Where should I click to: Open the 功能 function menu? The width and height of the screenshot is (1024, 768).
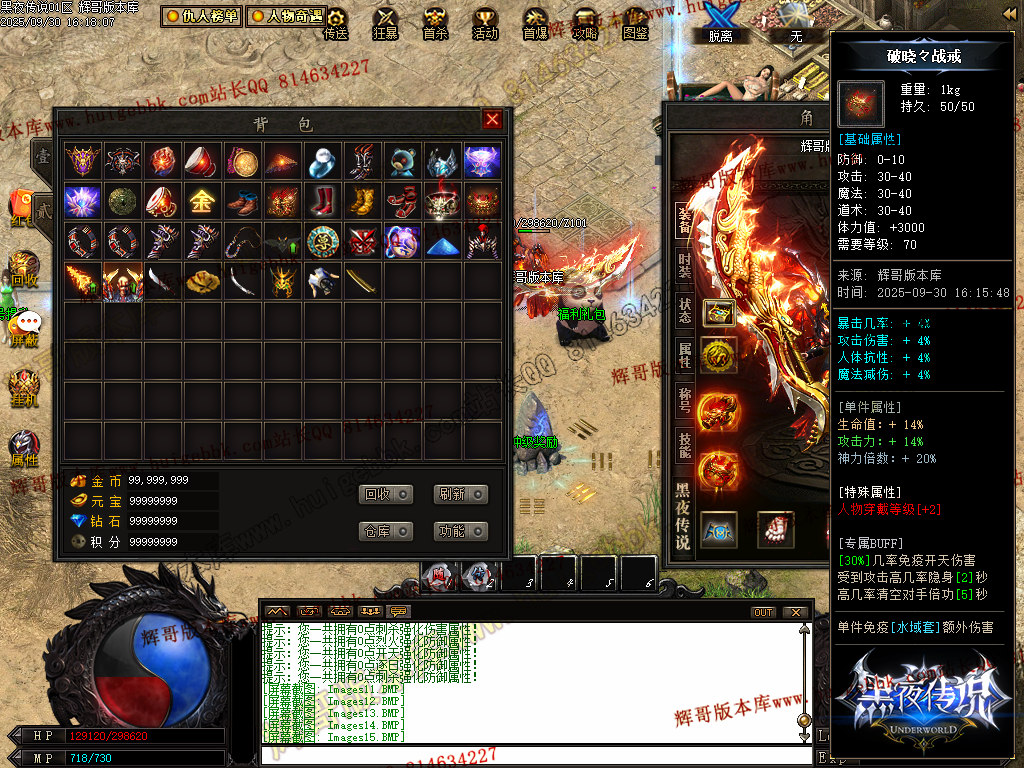(461, 531)
